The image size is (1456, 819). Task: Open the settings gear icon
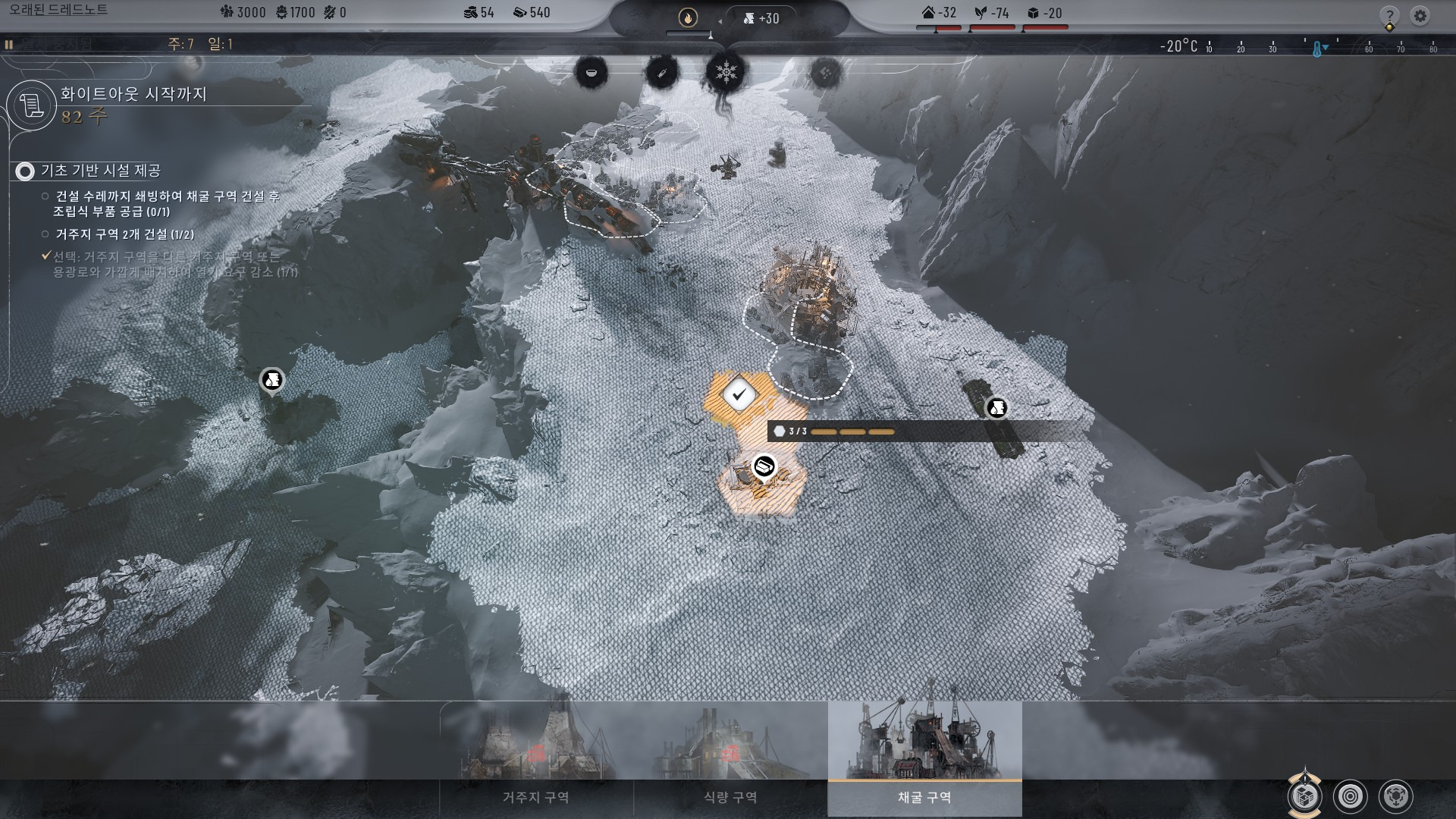click(1420, 15)
